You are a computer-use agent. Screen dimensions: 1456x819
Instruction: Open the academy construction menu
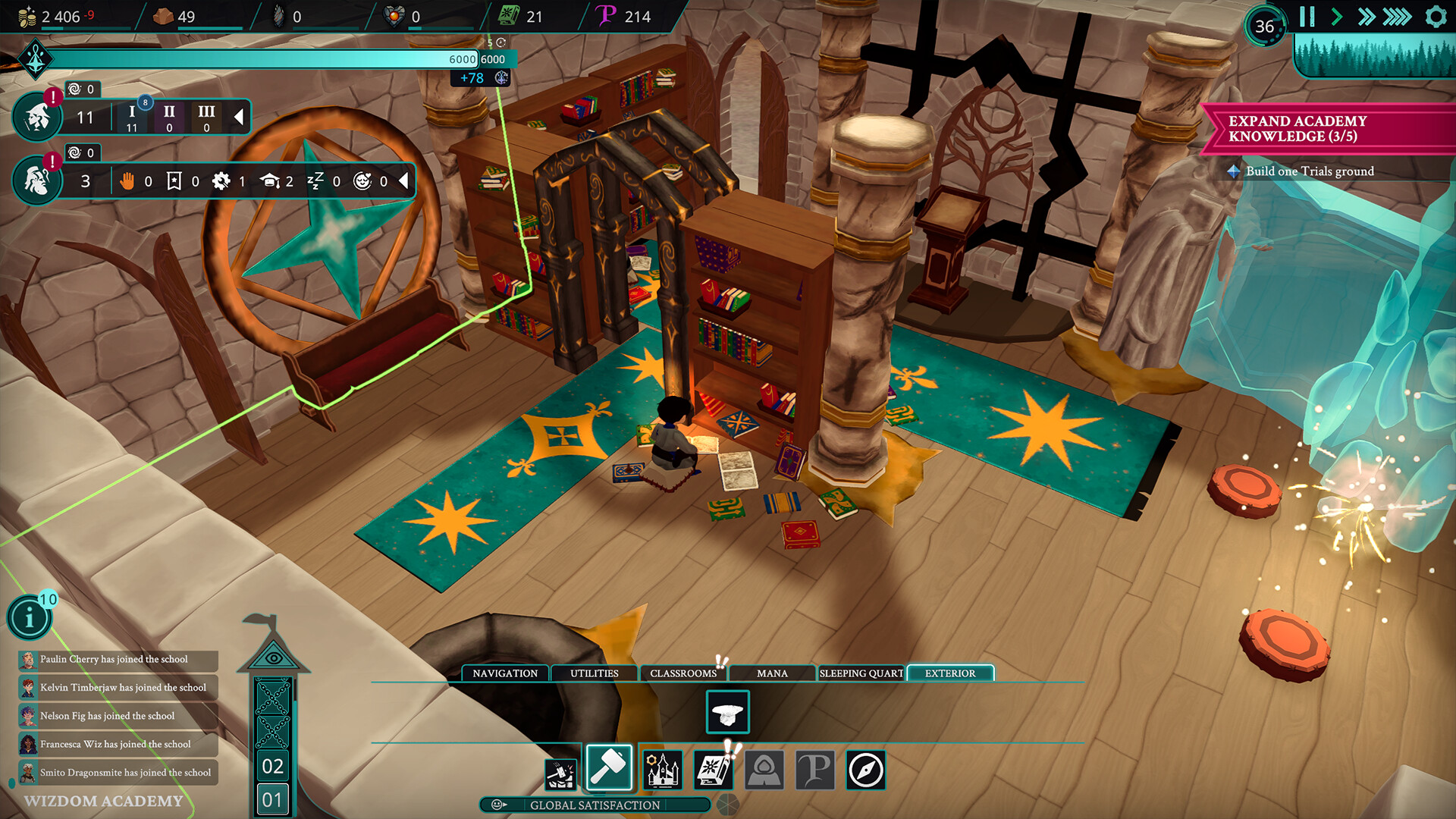pos(662,769)
